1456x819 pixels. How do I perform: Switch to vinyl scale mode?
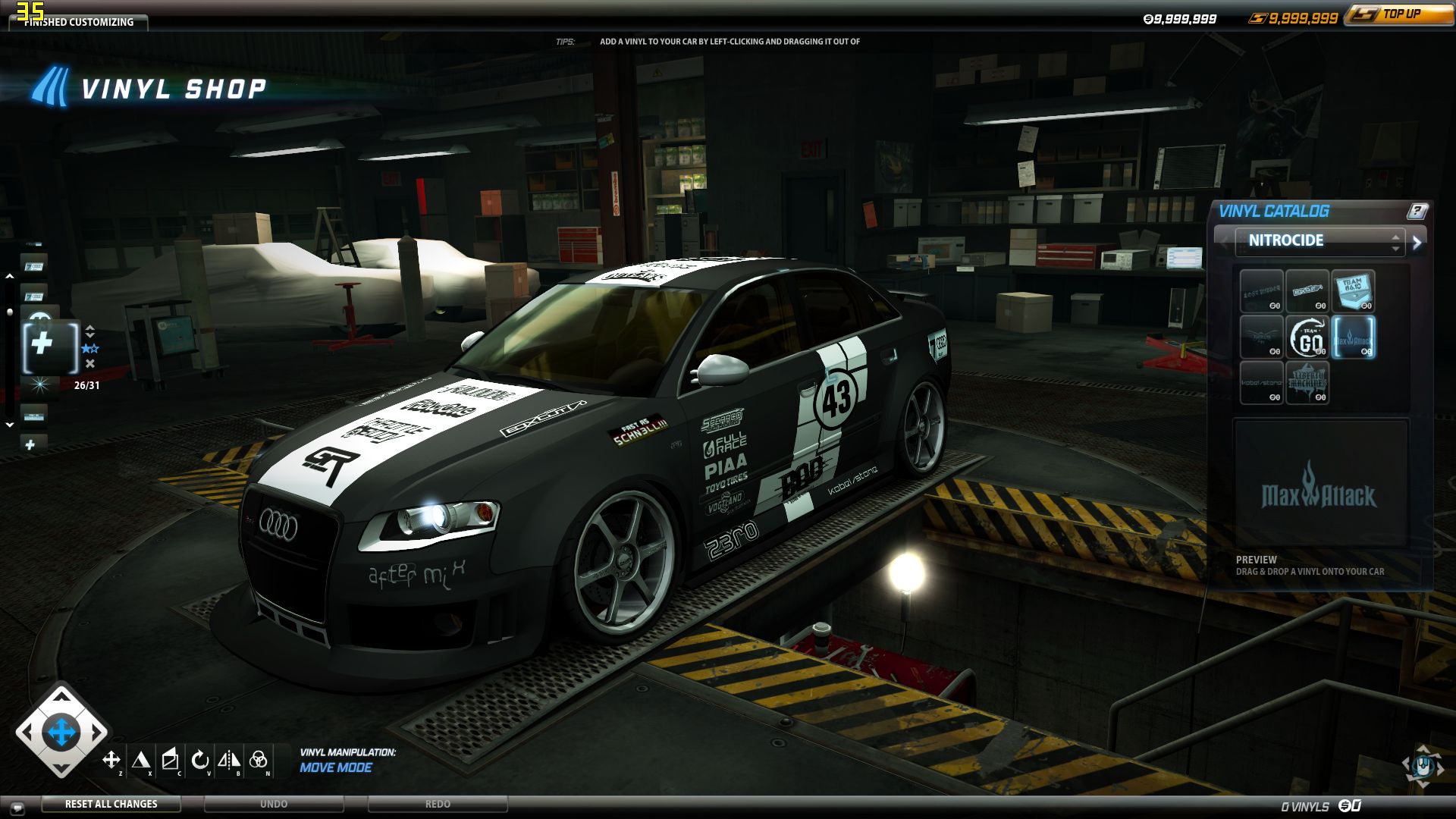[x=140, y=759]
